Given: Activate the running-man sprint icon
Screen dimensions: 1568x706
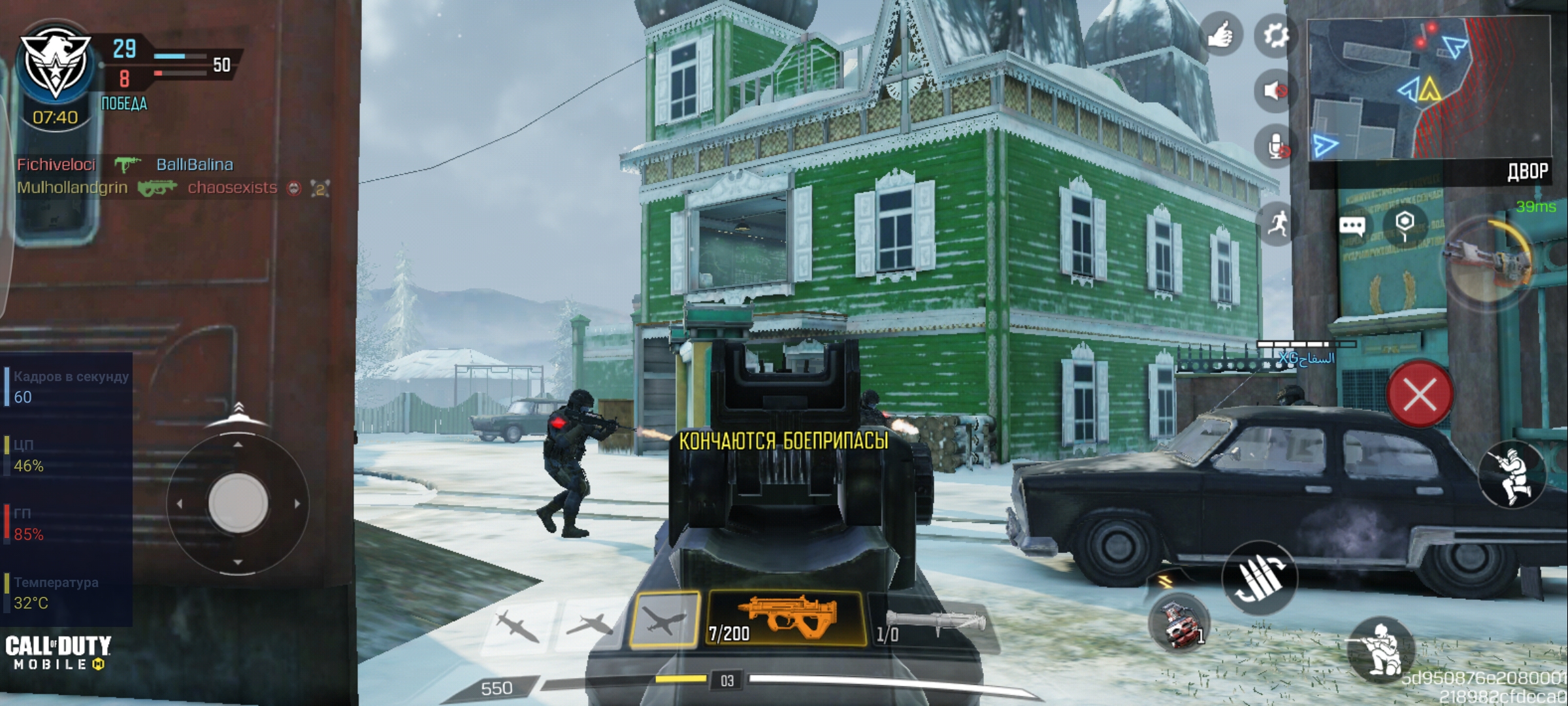Looking at the screenshot, I should (1277, 224).
